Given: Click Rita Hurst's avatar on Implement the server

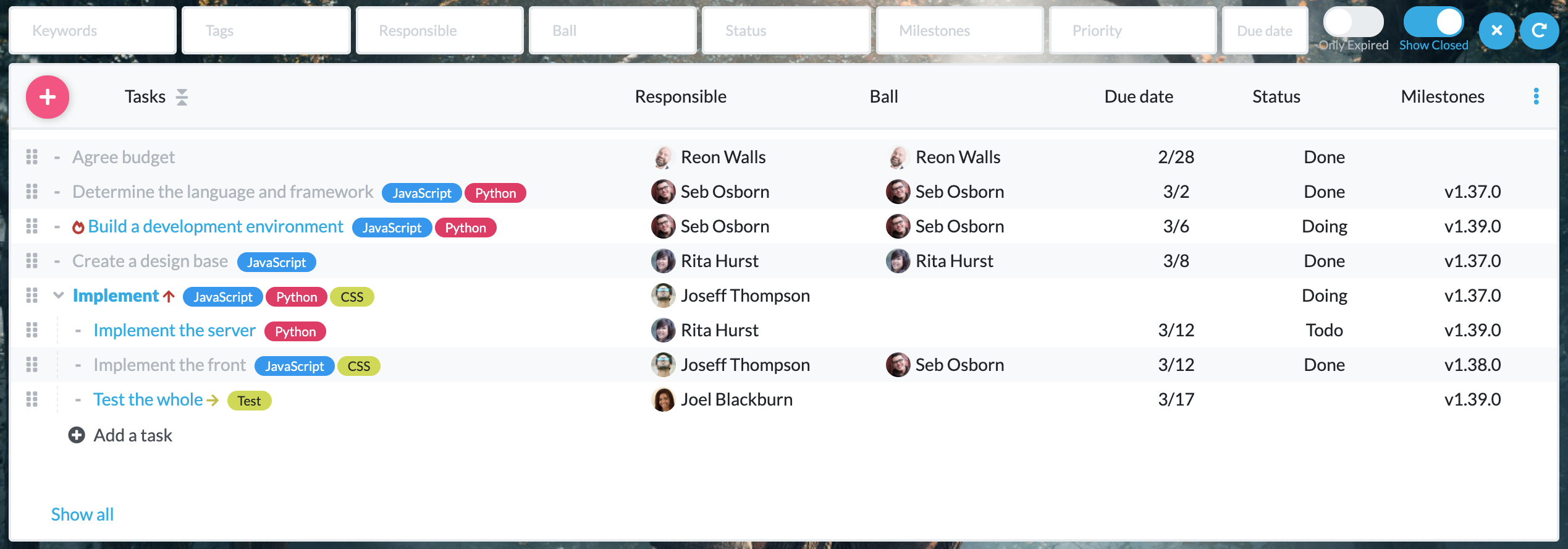Looking at the screenshot, I should tap(663, 330).
